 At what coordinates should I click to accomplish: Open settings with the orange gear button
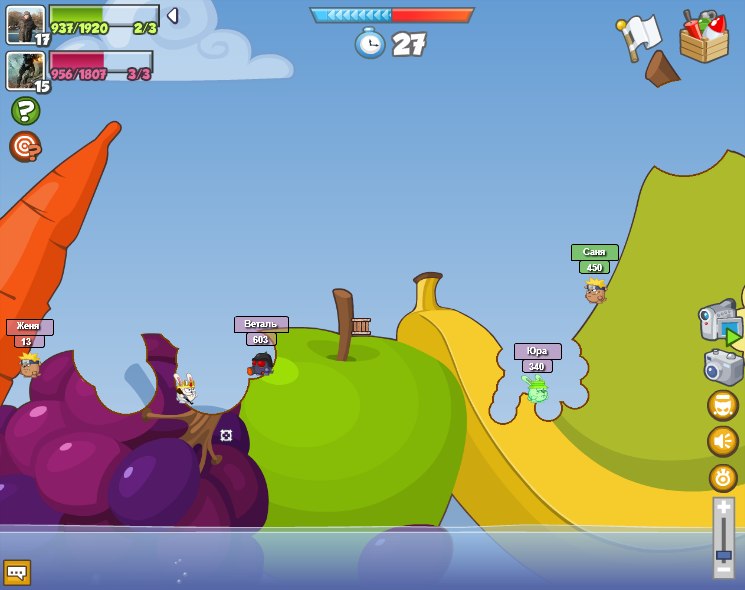tap(722, 477)
